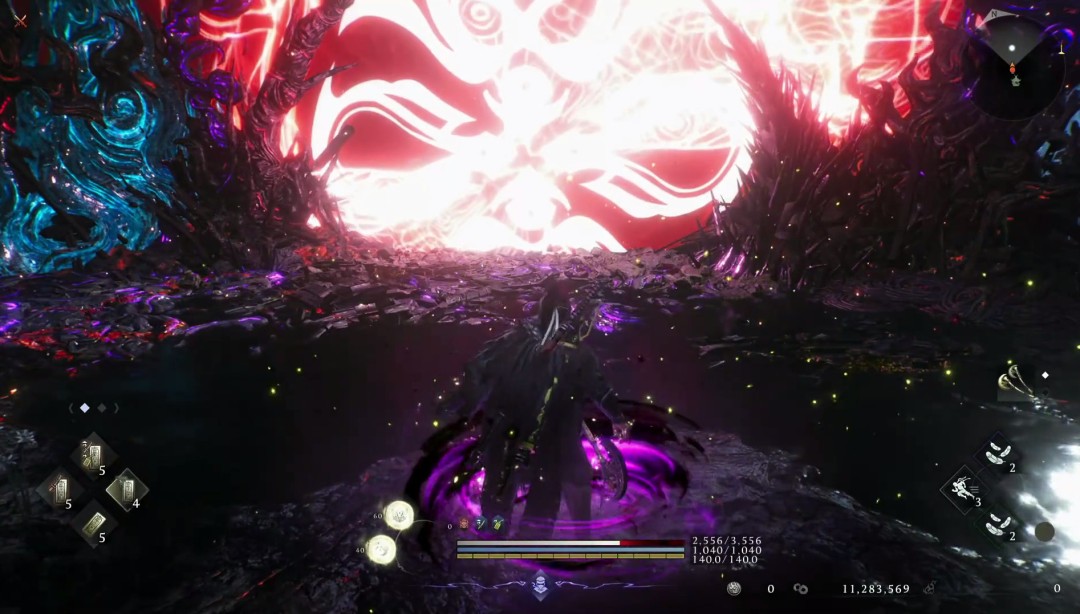Activate the running ninja skill slot

coord(963,488)
